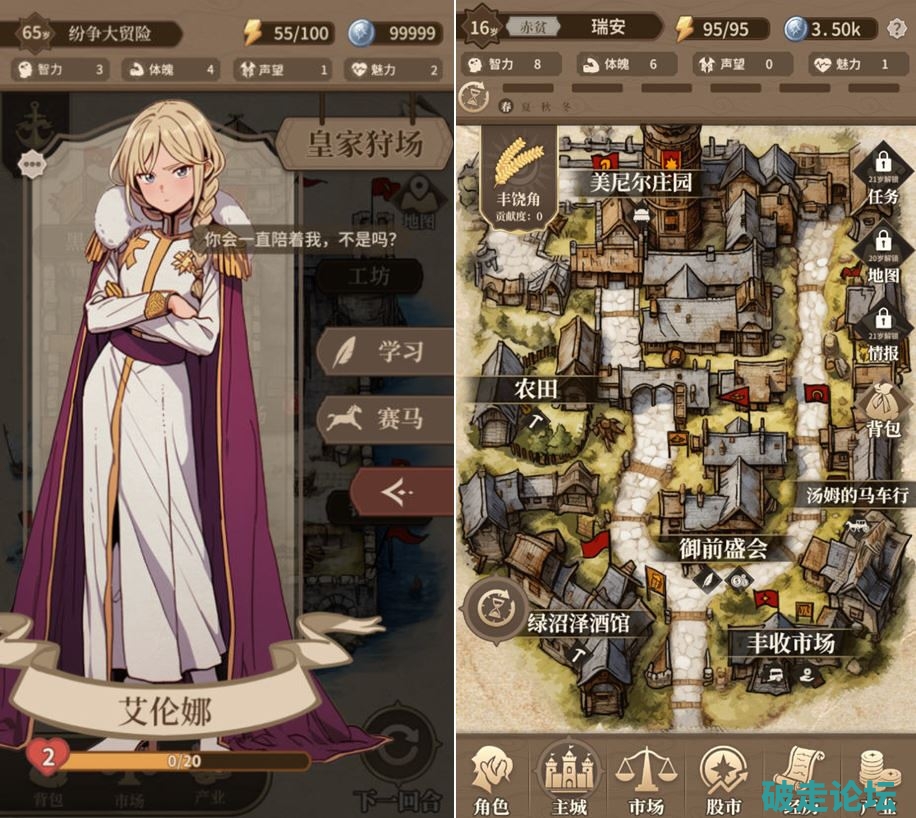Open the 背包 sack icon bag
916x818 pixels.
point(883,410)
